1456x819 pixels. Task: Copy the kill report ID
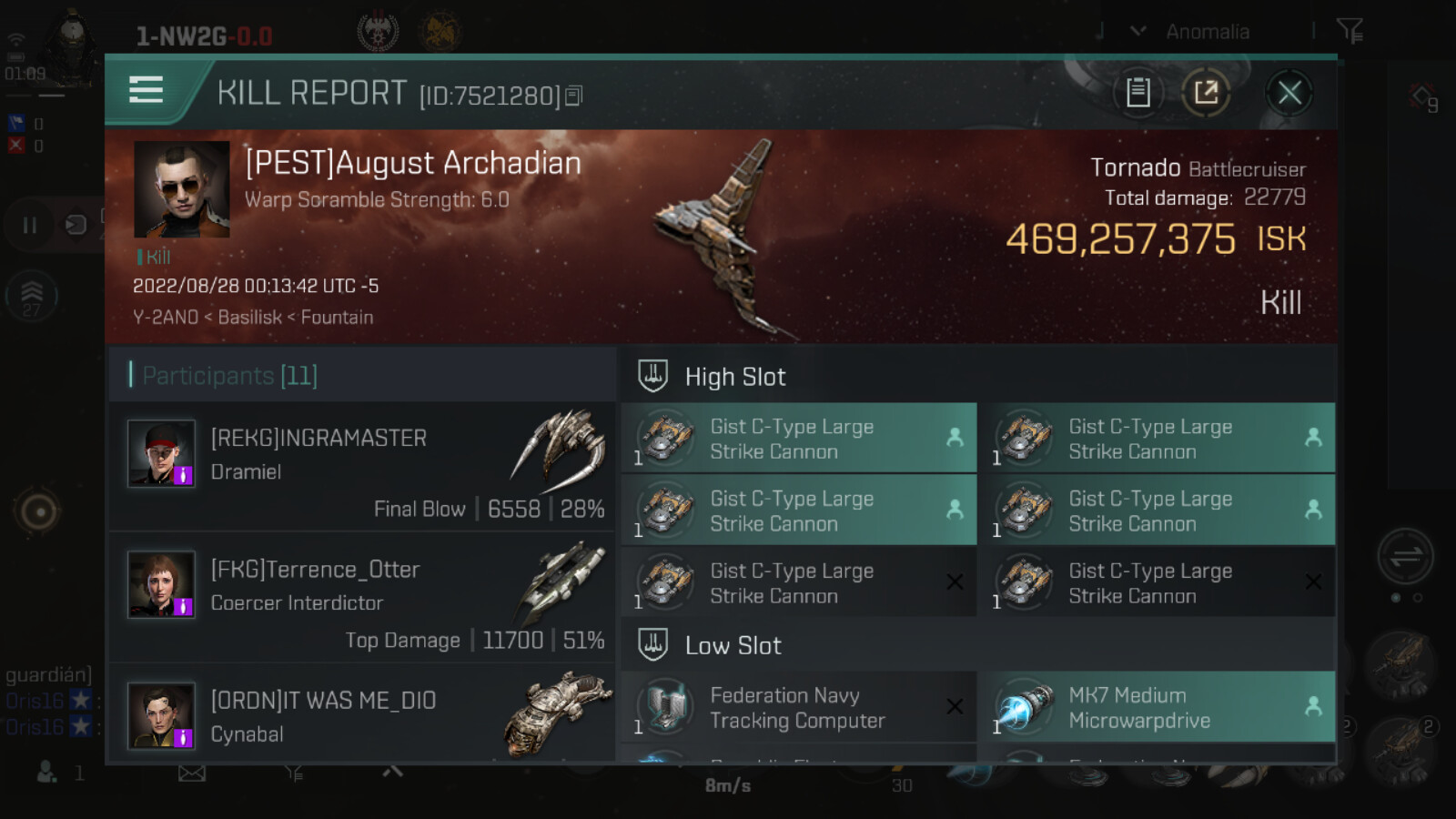point(573,96)
